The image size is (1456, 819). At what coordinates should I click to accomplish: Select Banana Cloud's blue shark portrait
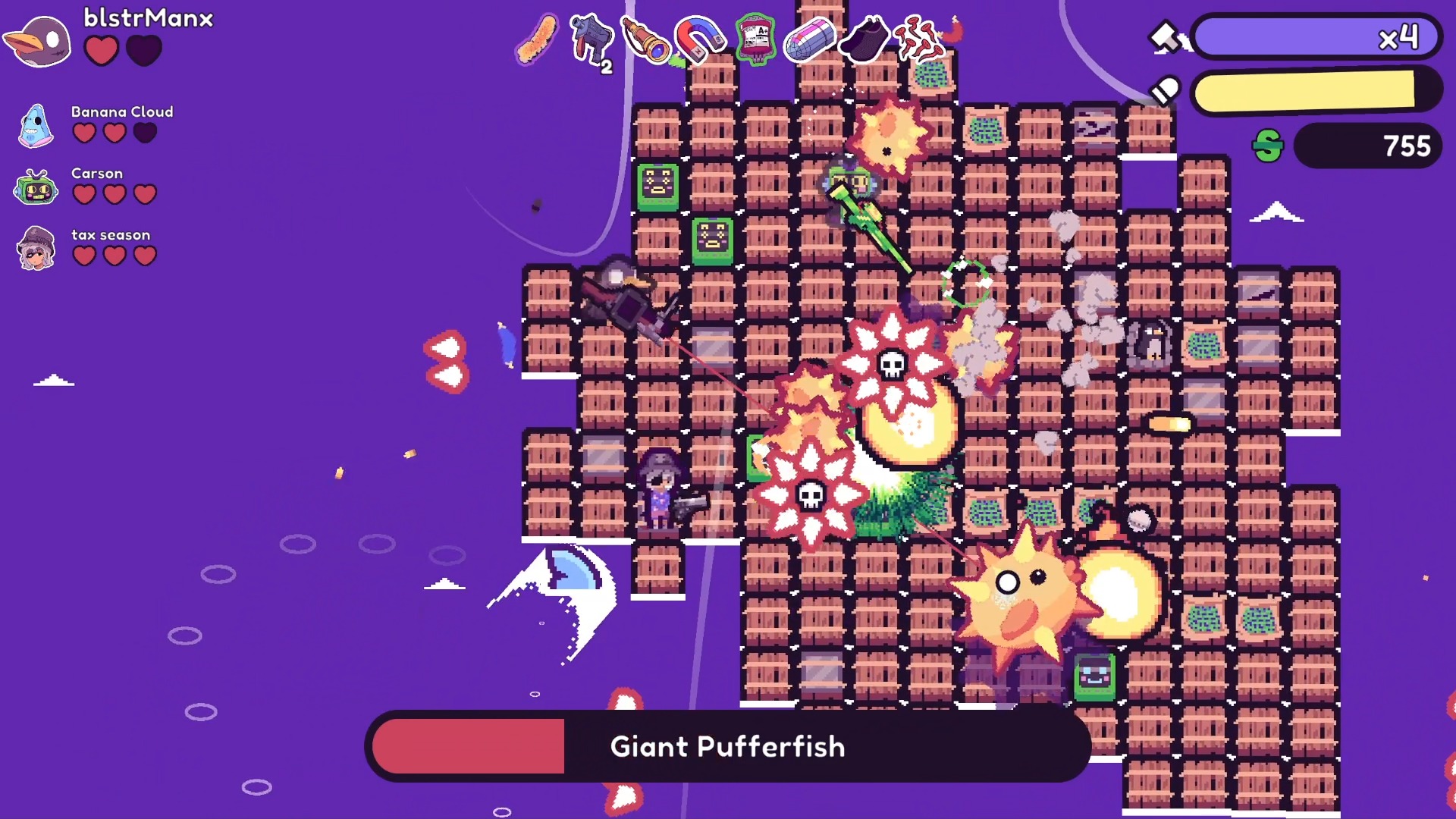(x=36, y=126)
